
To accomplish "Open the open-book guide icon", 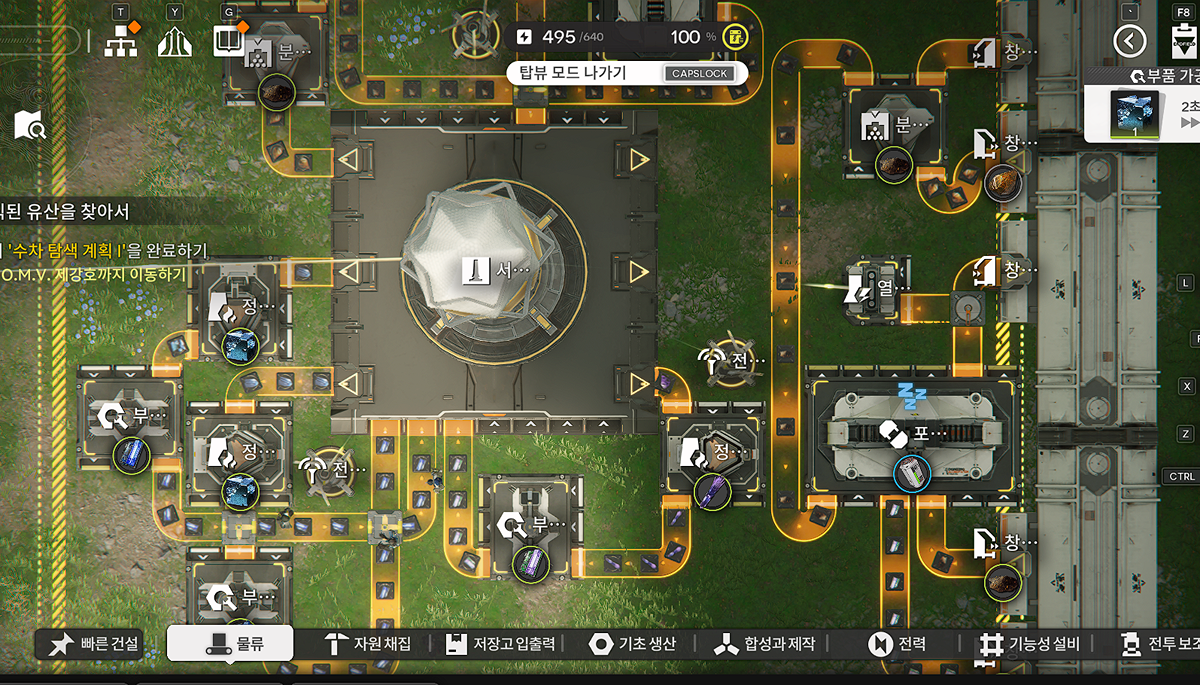I will [x=229, y=41].
